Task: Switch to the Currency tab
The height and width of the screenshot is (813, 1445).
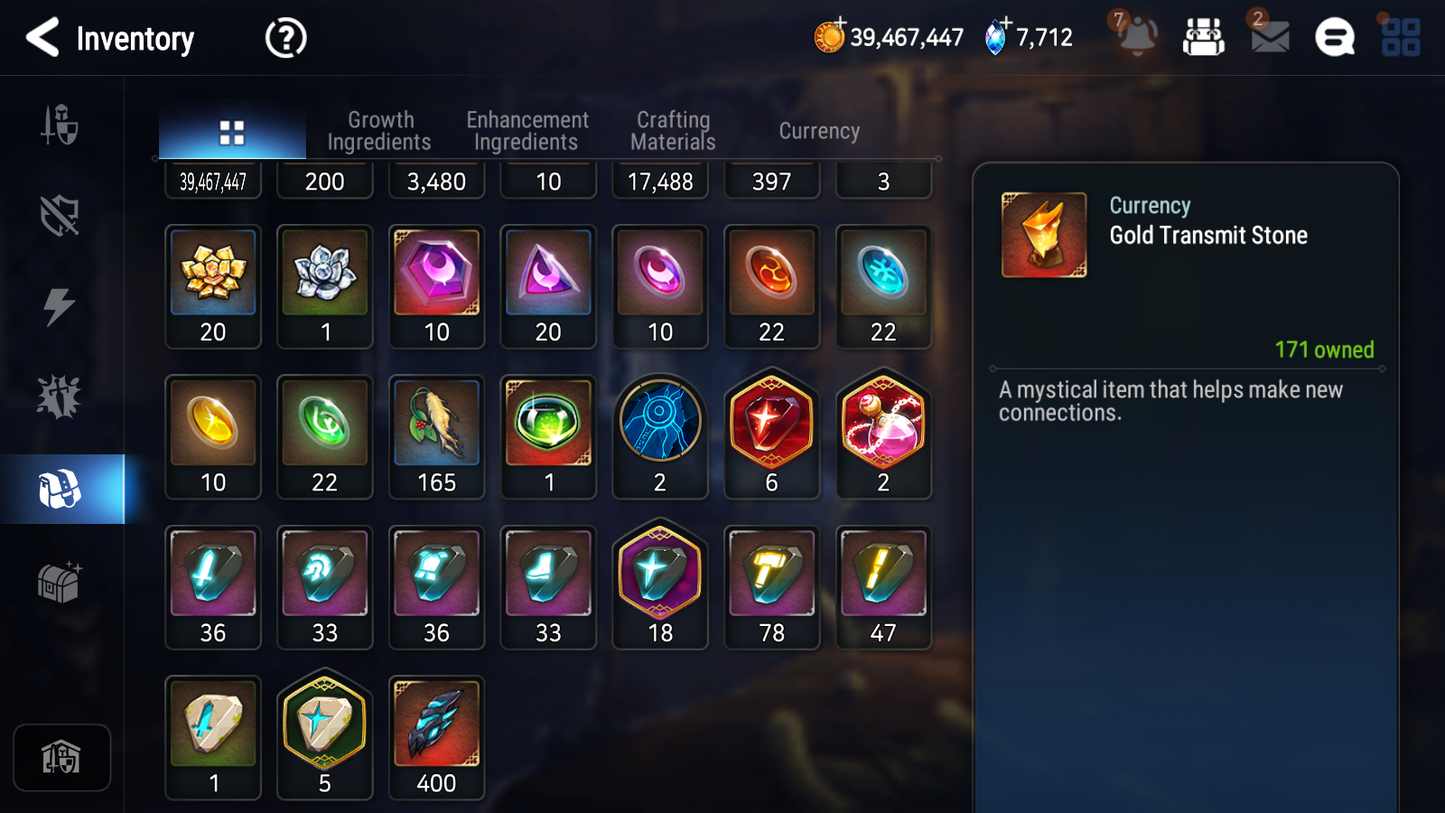Action: [x=818, y=130]
